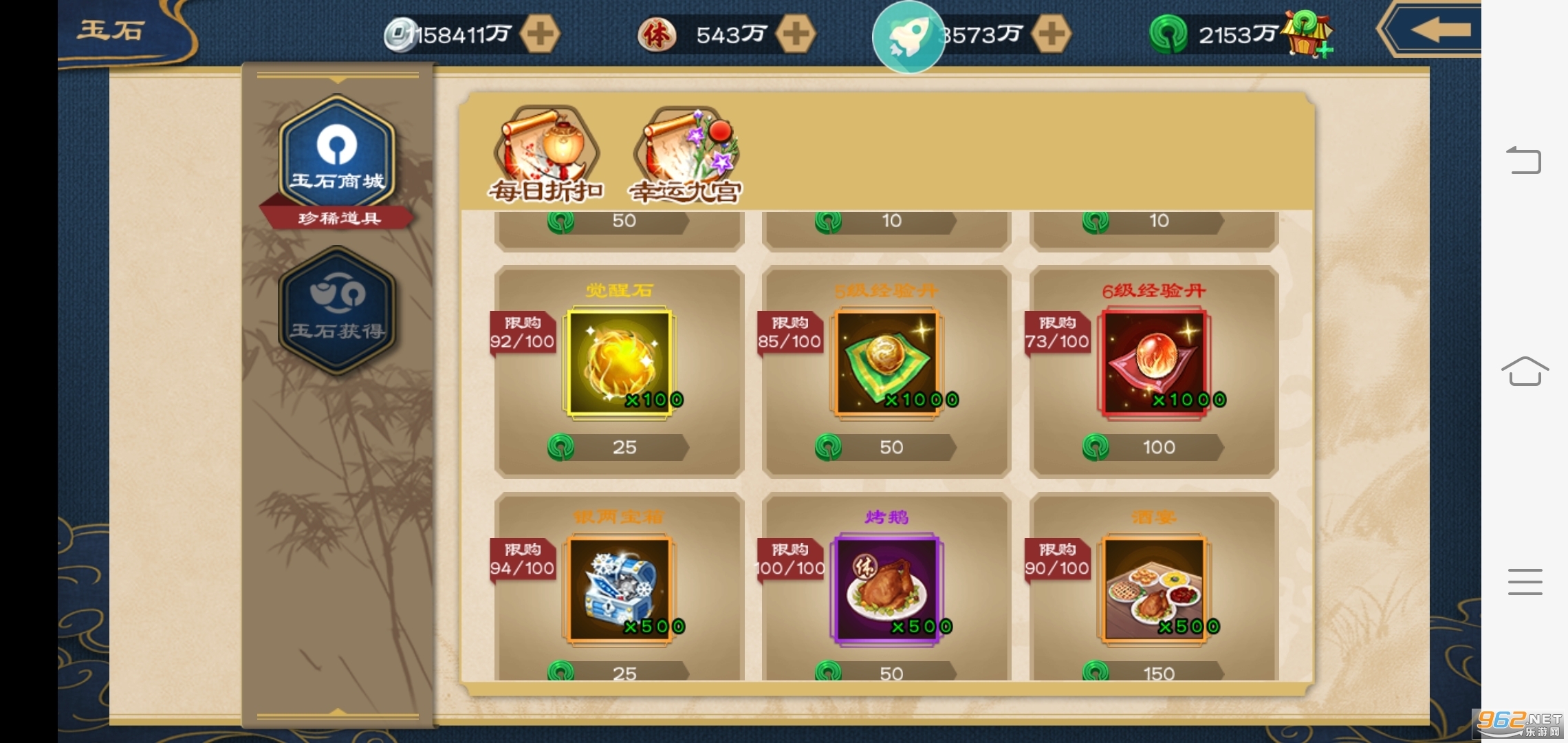Screen dimensions: 1568x743
Task: Open the Android recent apps menu button
Action: point(1525,582)
